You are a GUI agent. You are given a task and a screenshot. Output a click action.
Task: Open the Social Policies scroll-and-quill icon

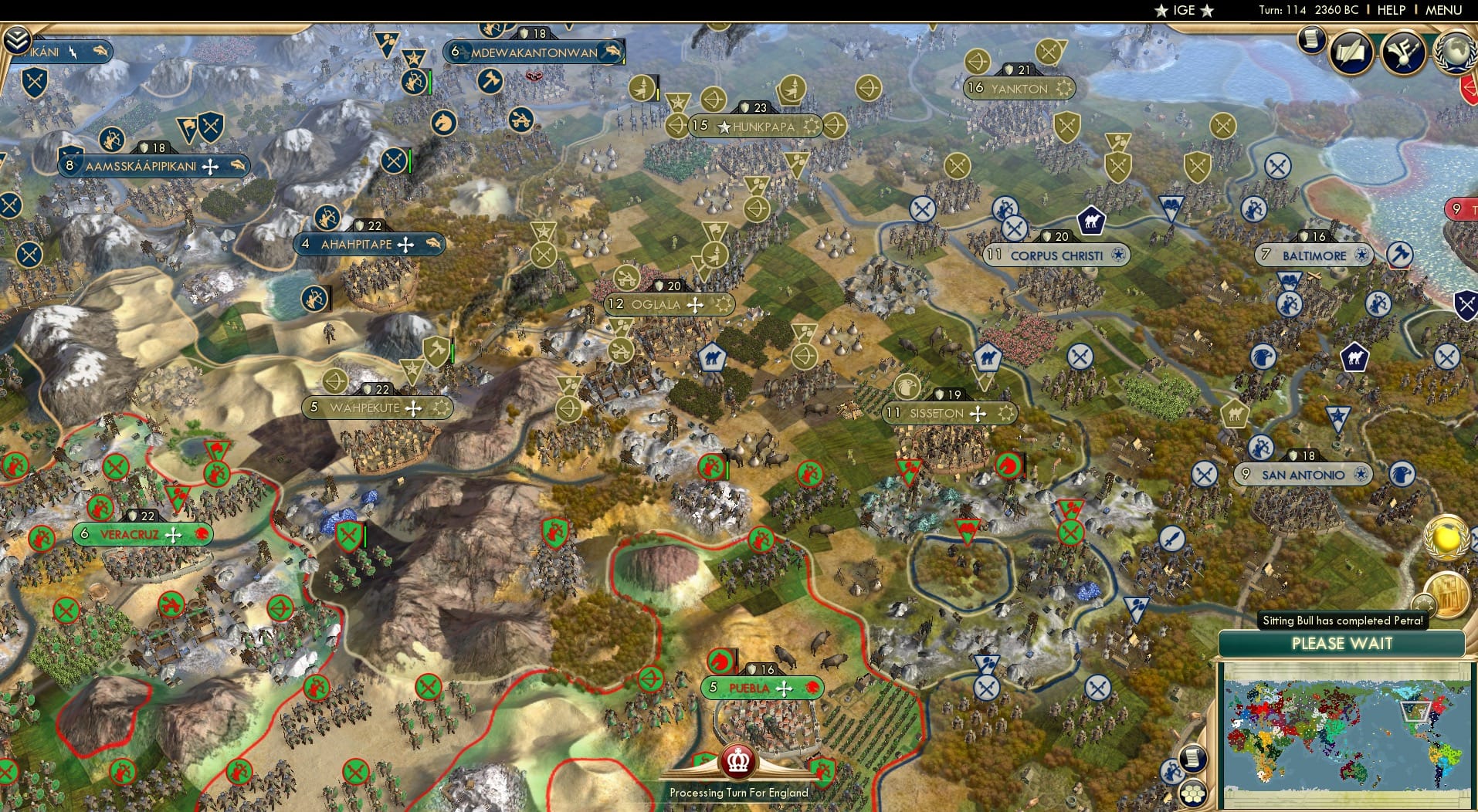(1350, 52)
